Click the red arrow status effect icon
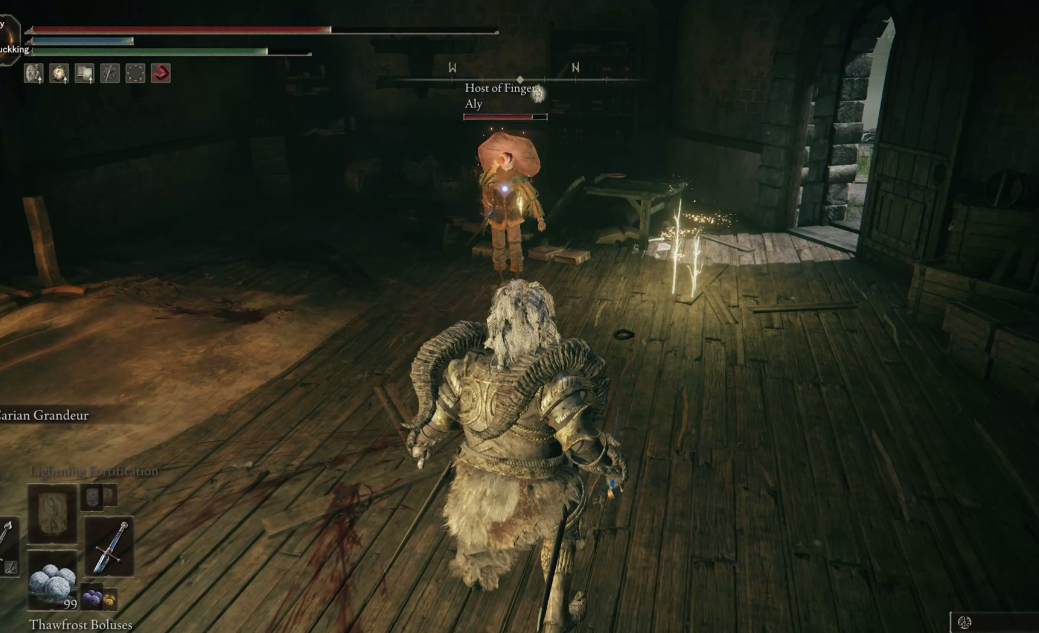This screenshot has width=1039, height=633. pyautogui.click(x=160, y=73)
